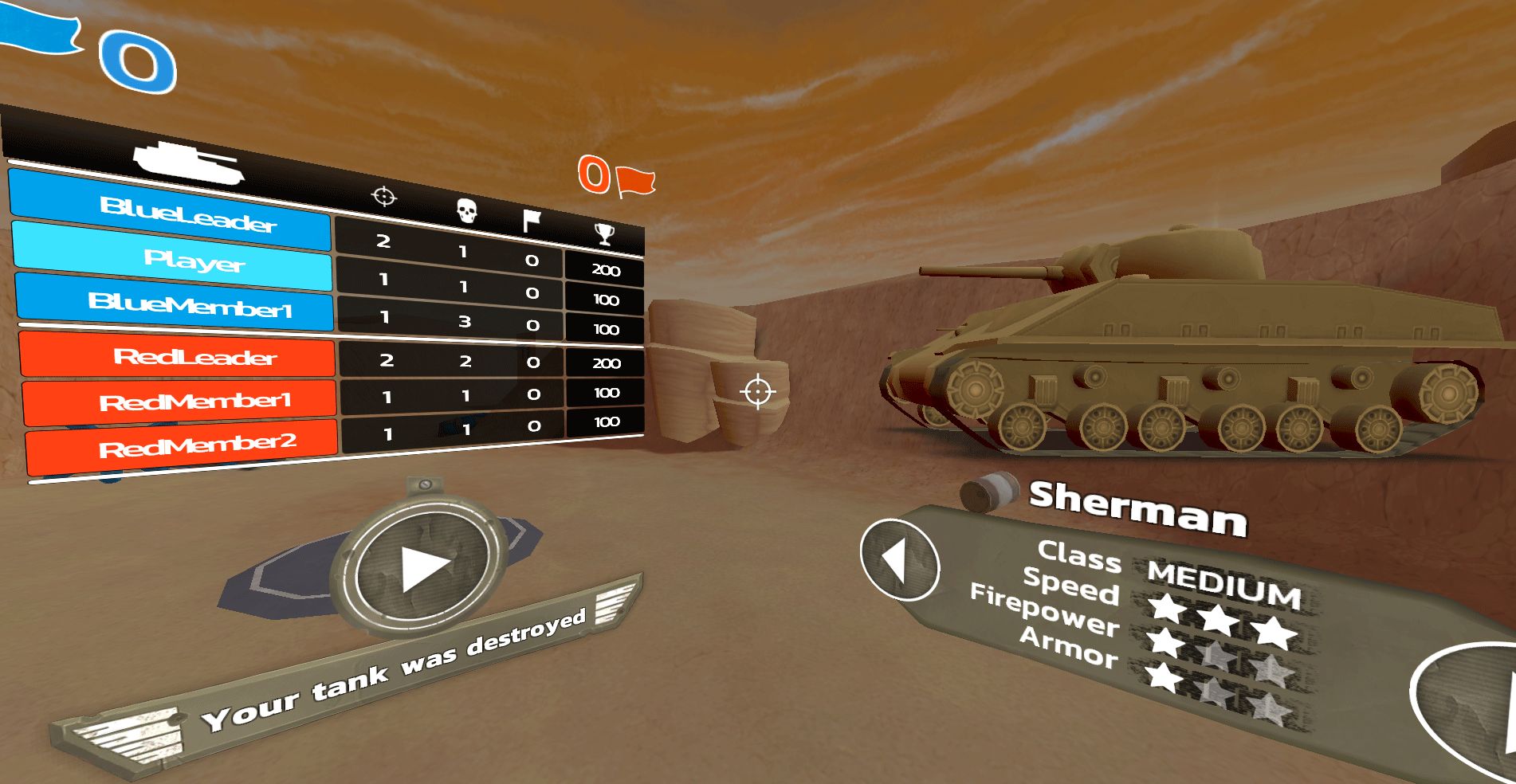Click the round play button to respawn
Image resolution: width=1516 pixels, height=784 pixels.
coord(422,569)
